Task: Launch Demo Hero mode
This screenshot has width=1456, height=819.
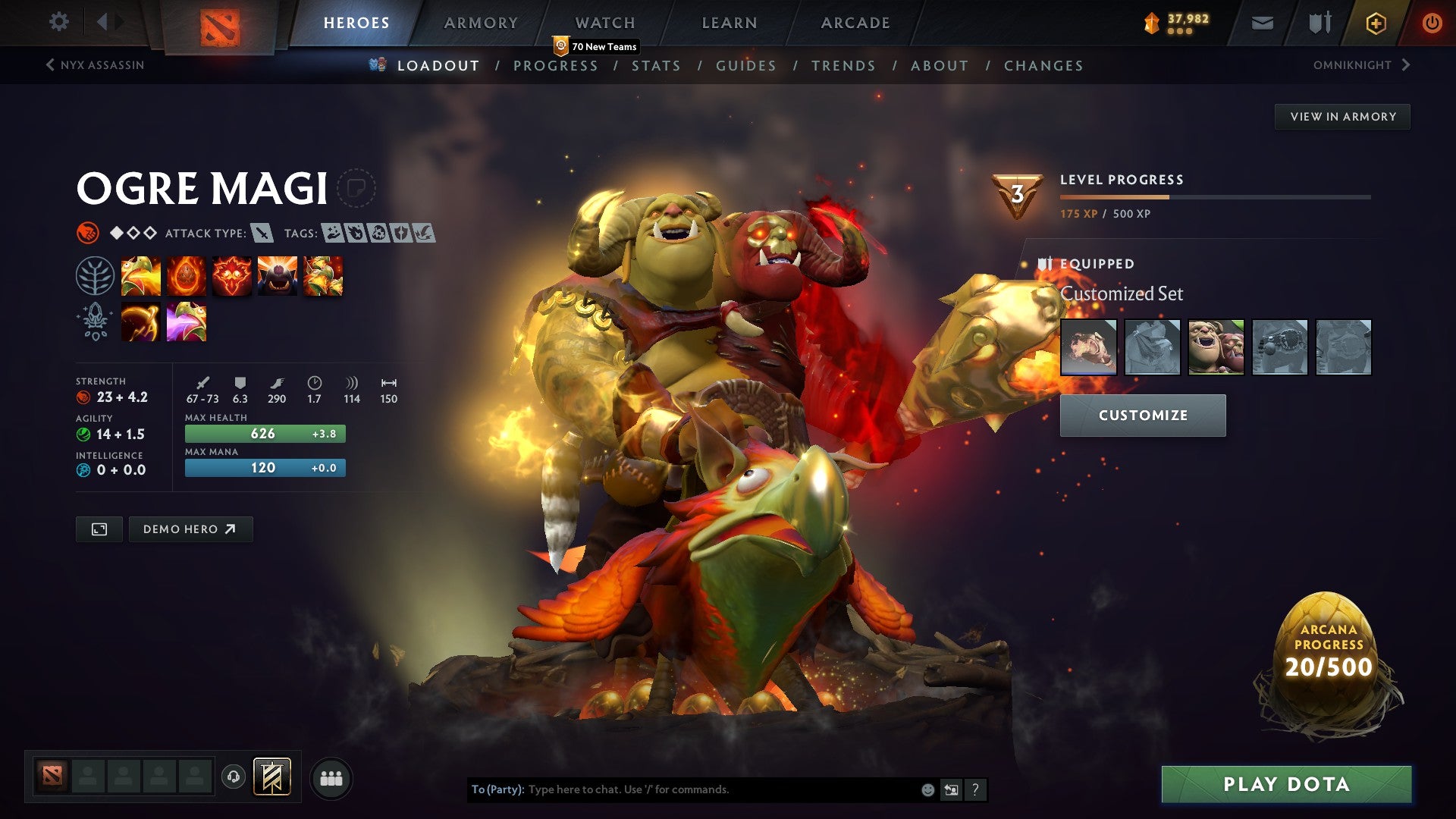Action: click(190, 529)
